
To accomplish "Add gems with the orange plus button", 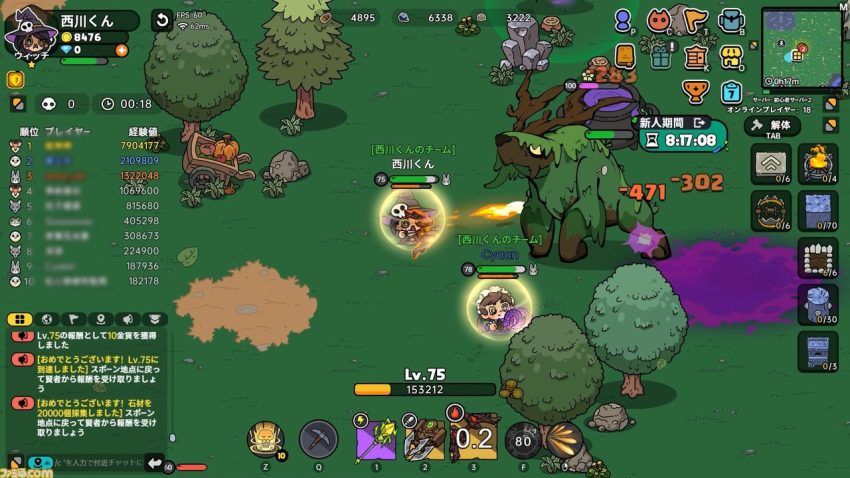I will point(121,50).
